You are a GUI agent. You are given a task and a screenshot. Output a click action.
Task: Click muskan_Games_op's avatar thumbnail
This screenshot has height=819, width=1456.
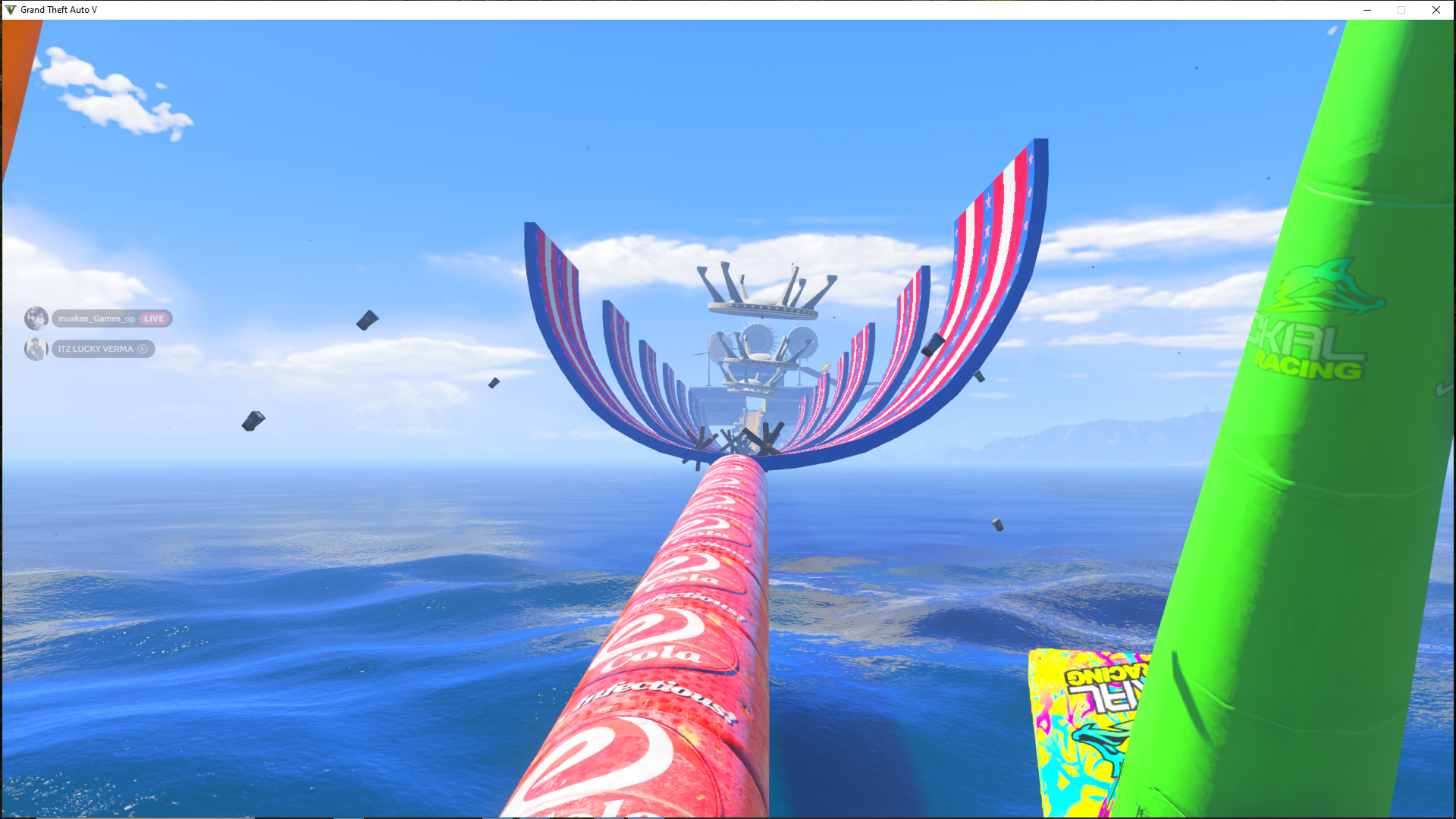[x=36, y=318]
